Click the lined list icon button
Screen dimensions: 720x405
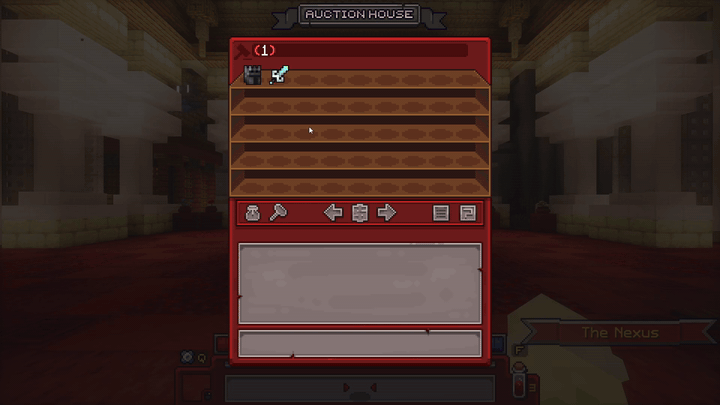point(441,213)
